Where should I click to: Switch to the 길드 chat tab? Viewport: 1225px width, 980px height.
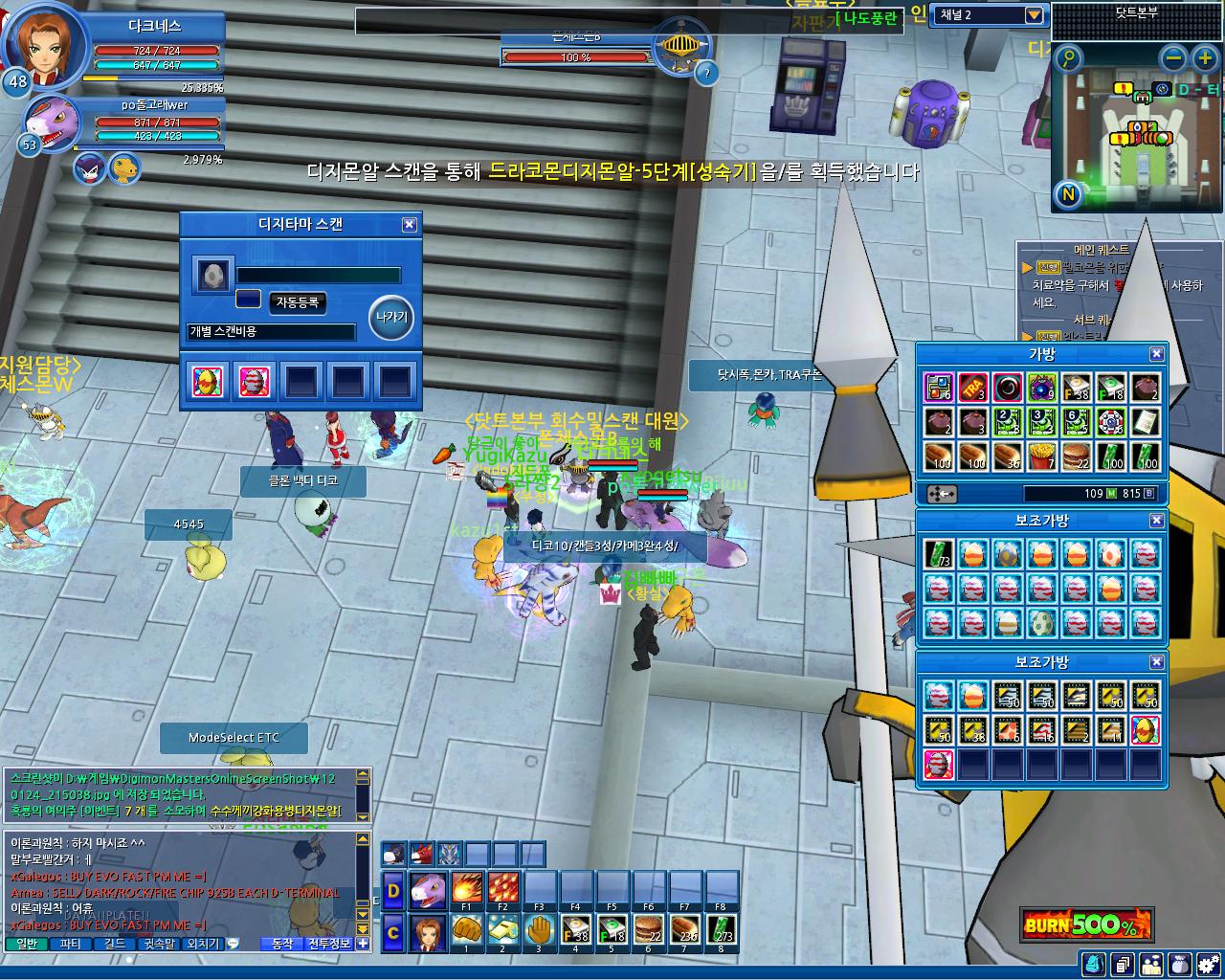(114, 944)
